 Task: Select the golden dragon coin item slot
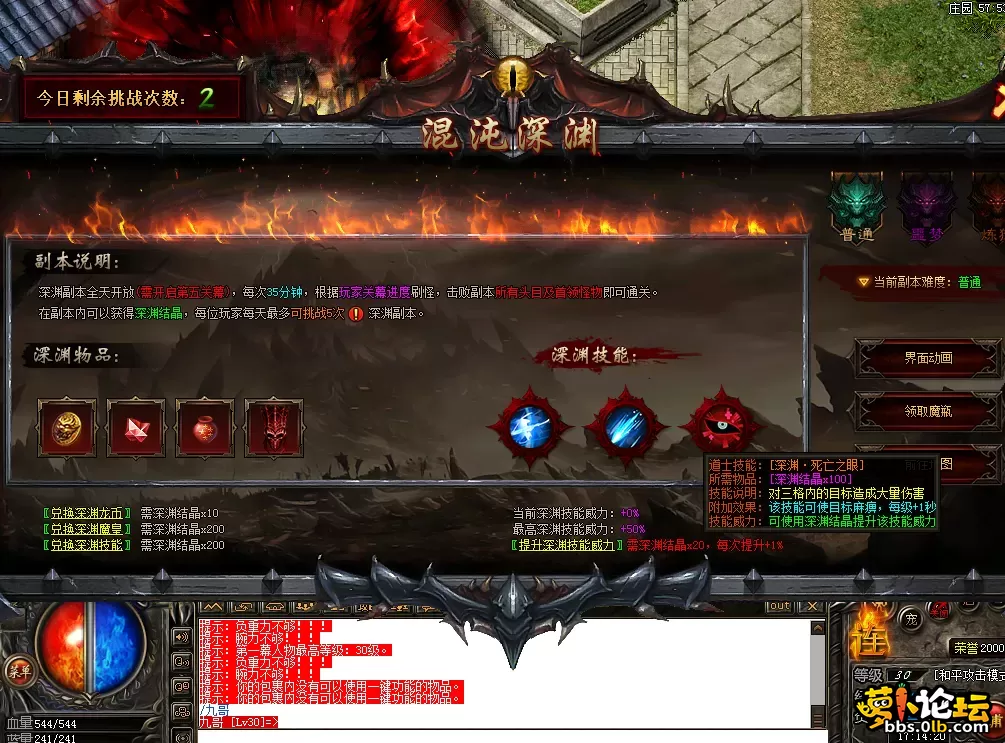(x=66, y=428)
